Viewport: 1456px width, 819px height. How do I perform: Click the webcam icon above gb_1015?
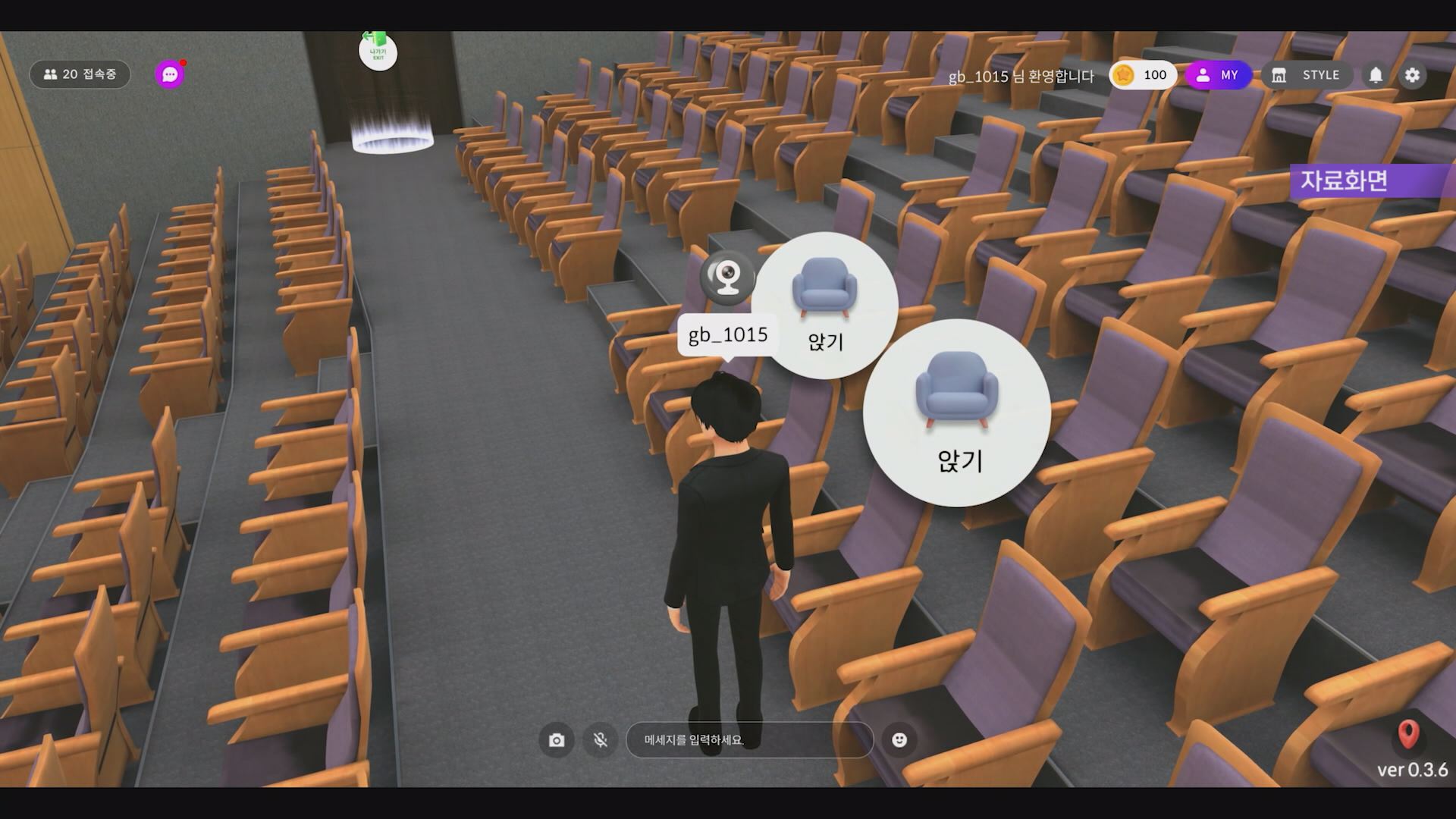click(727, 278)
